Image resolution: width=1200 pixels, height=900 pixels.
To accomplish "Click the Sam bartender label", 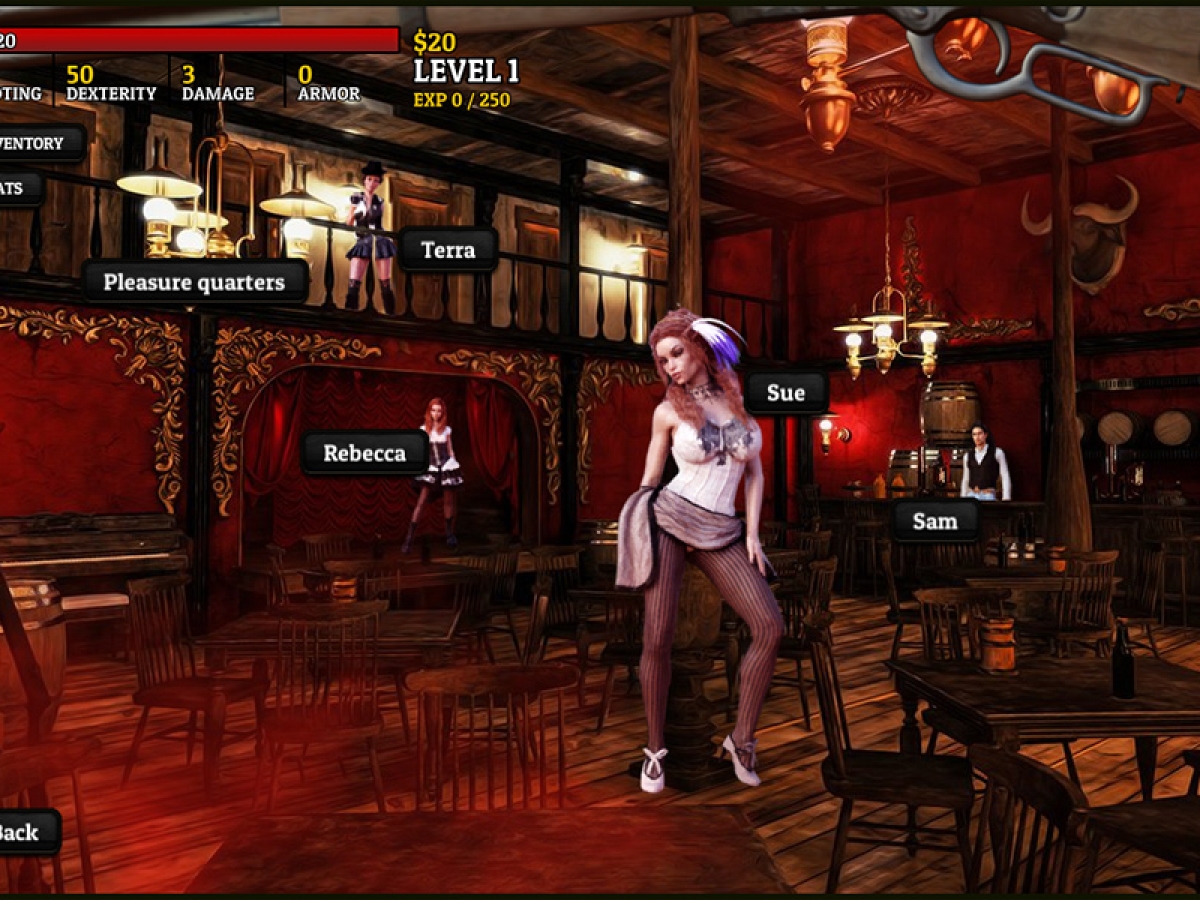I will point(935,521).
